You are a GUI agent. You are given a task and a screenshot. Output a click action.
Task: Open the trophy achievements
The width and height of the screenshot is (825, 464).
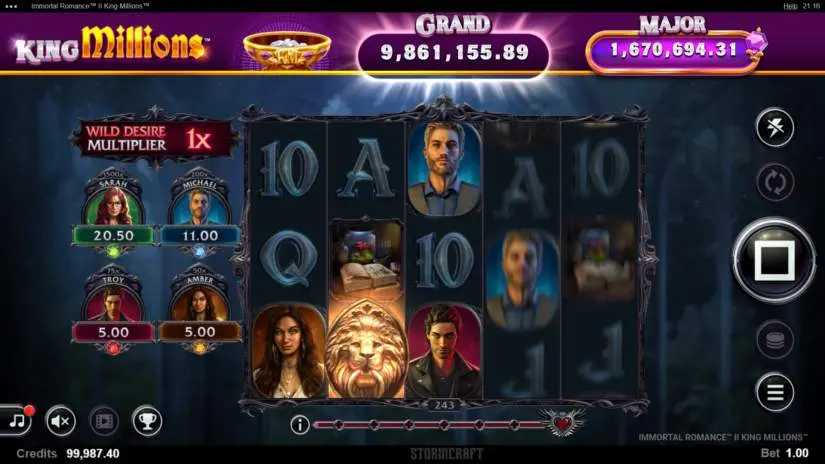click(147, 421)
